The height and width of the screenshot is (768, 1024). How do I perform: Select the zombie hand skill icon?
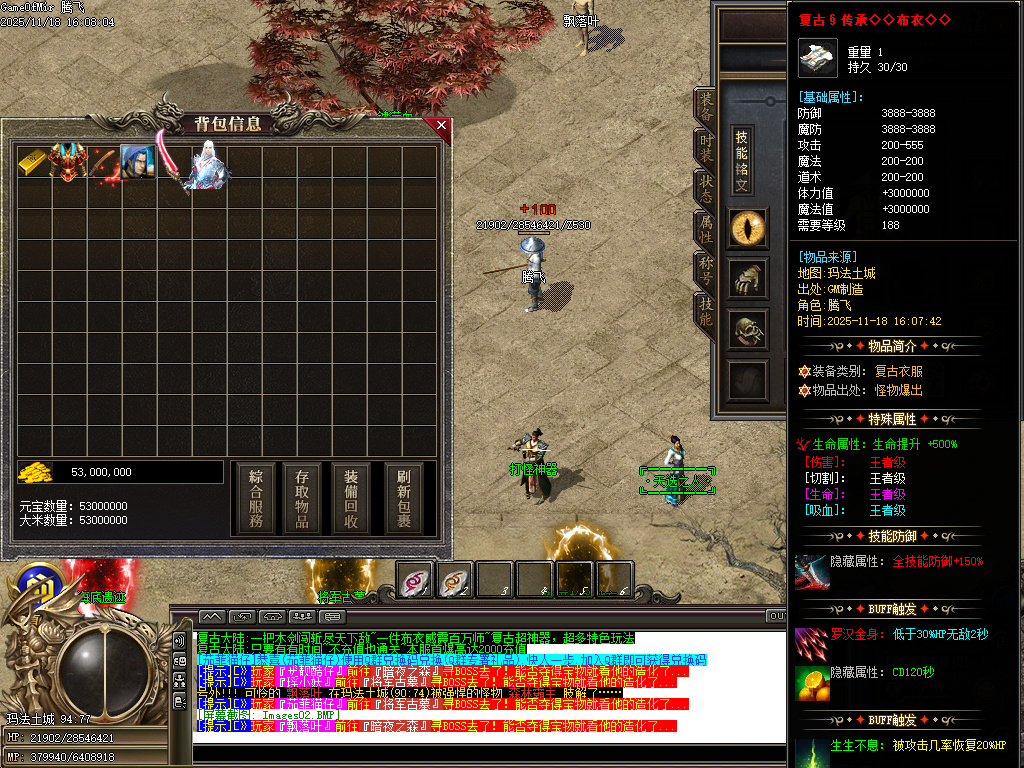click(748, 280)
